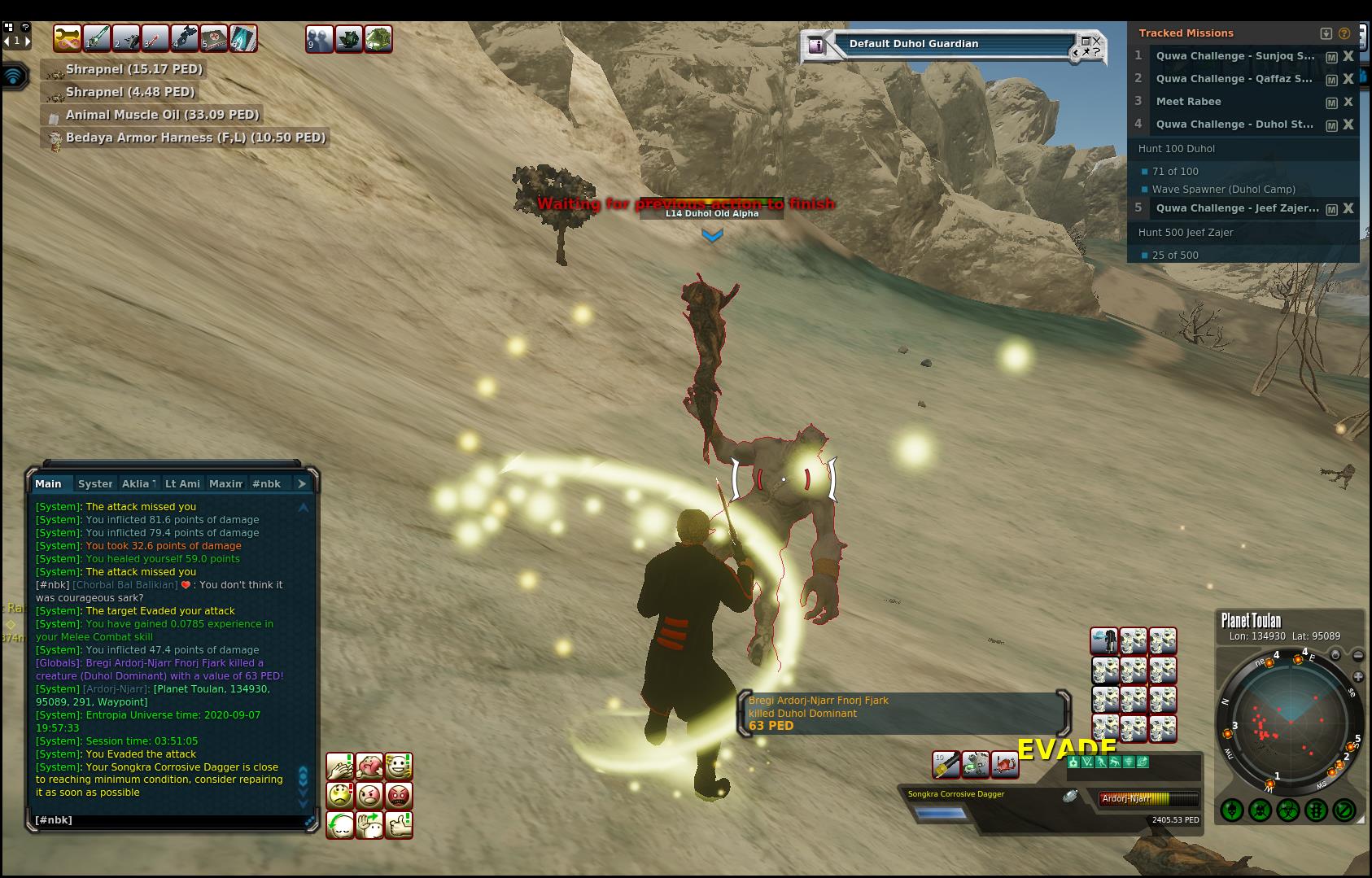Switch to the System chat tab
Screen dimensions: 1372x878
pos(95,483)
